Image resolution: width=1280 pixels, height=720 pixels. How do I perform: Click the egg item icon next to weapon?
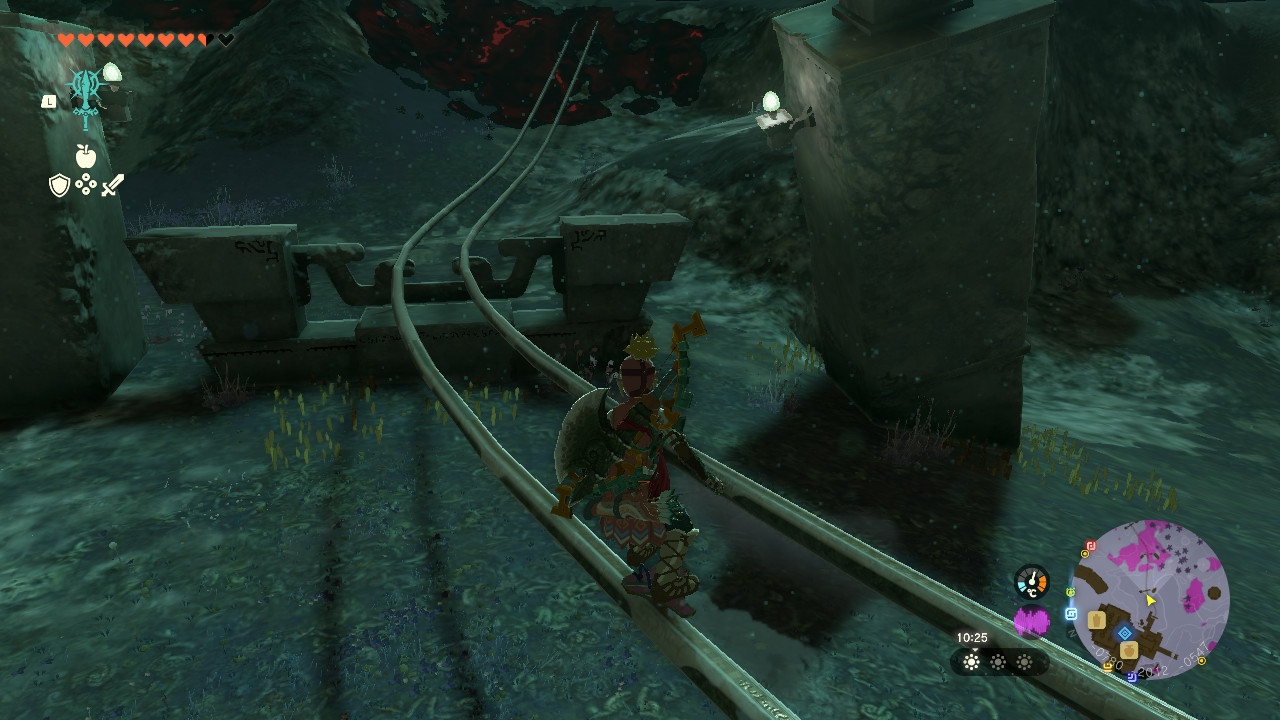pos(112,72)
